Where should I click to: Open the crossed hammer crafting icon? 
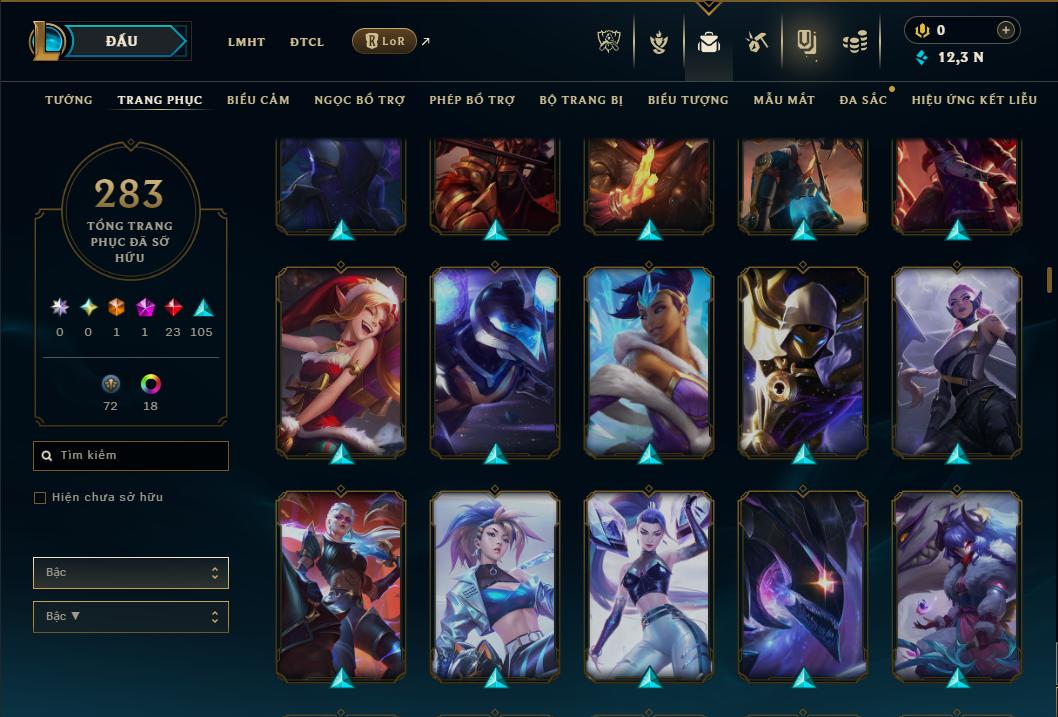[756, 42]
